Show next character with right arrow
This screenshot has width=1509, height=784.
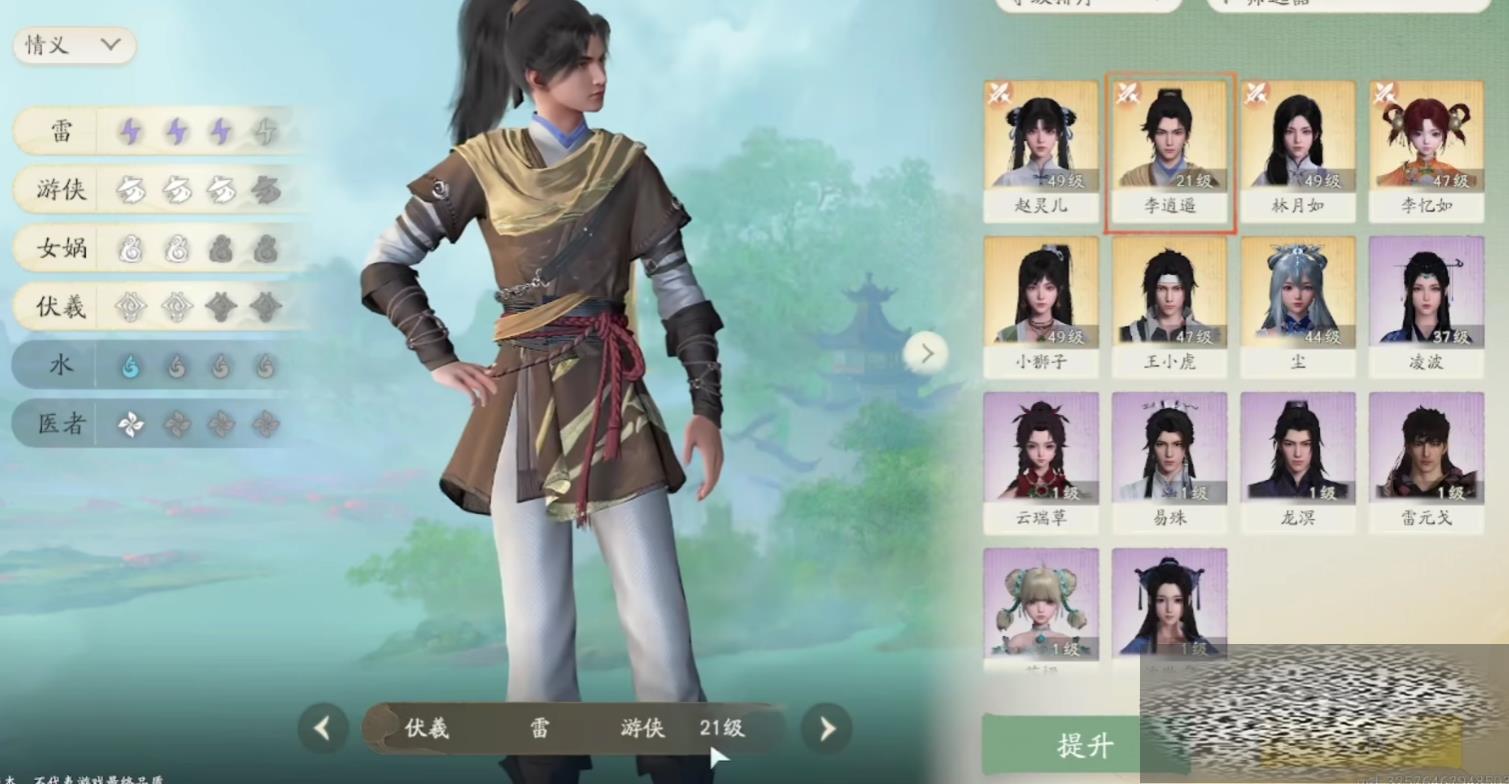(827, 729)
